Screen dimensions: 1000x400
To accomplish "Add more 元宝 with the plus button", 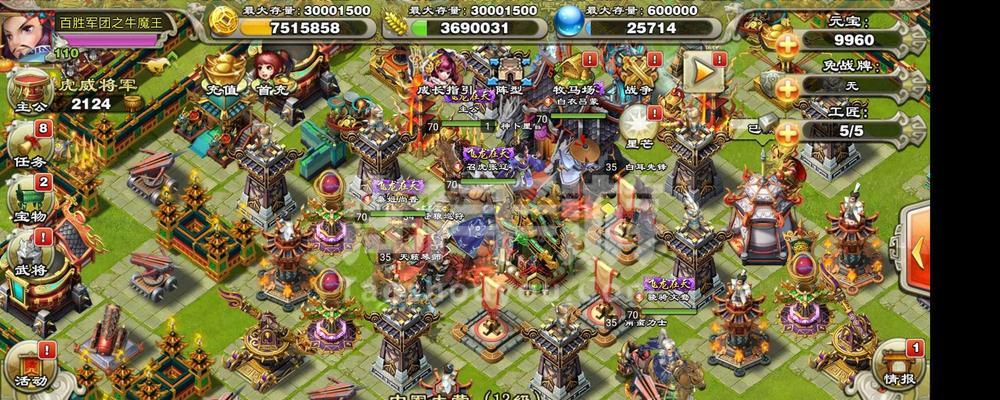I will [x=788, y=43].
